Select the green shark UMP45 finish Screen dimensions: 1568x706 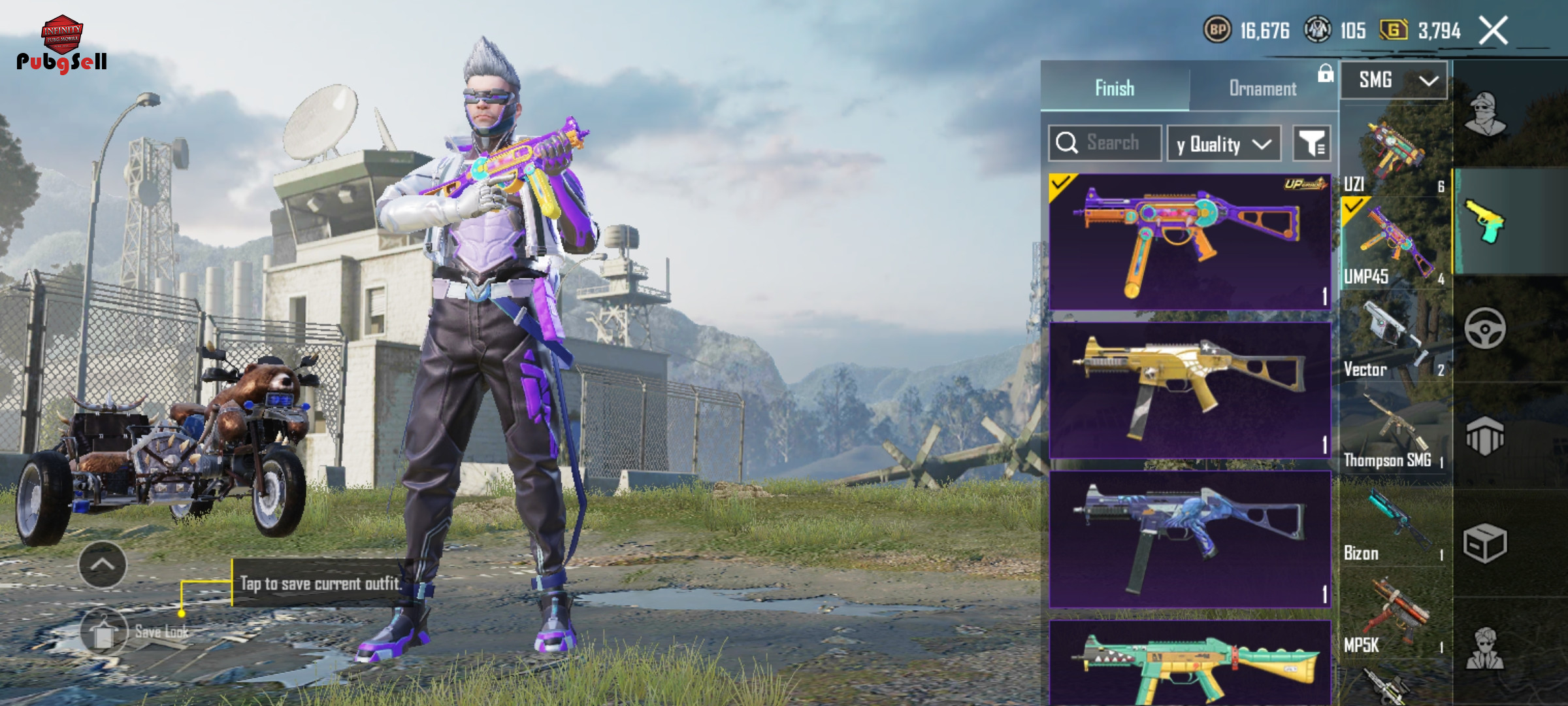(1189, 662)
